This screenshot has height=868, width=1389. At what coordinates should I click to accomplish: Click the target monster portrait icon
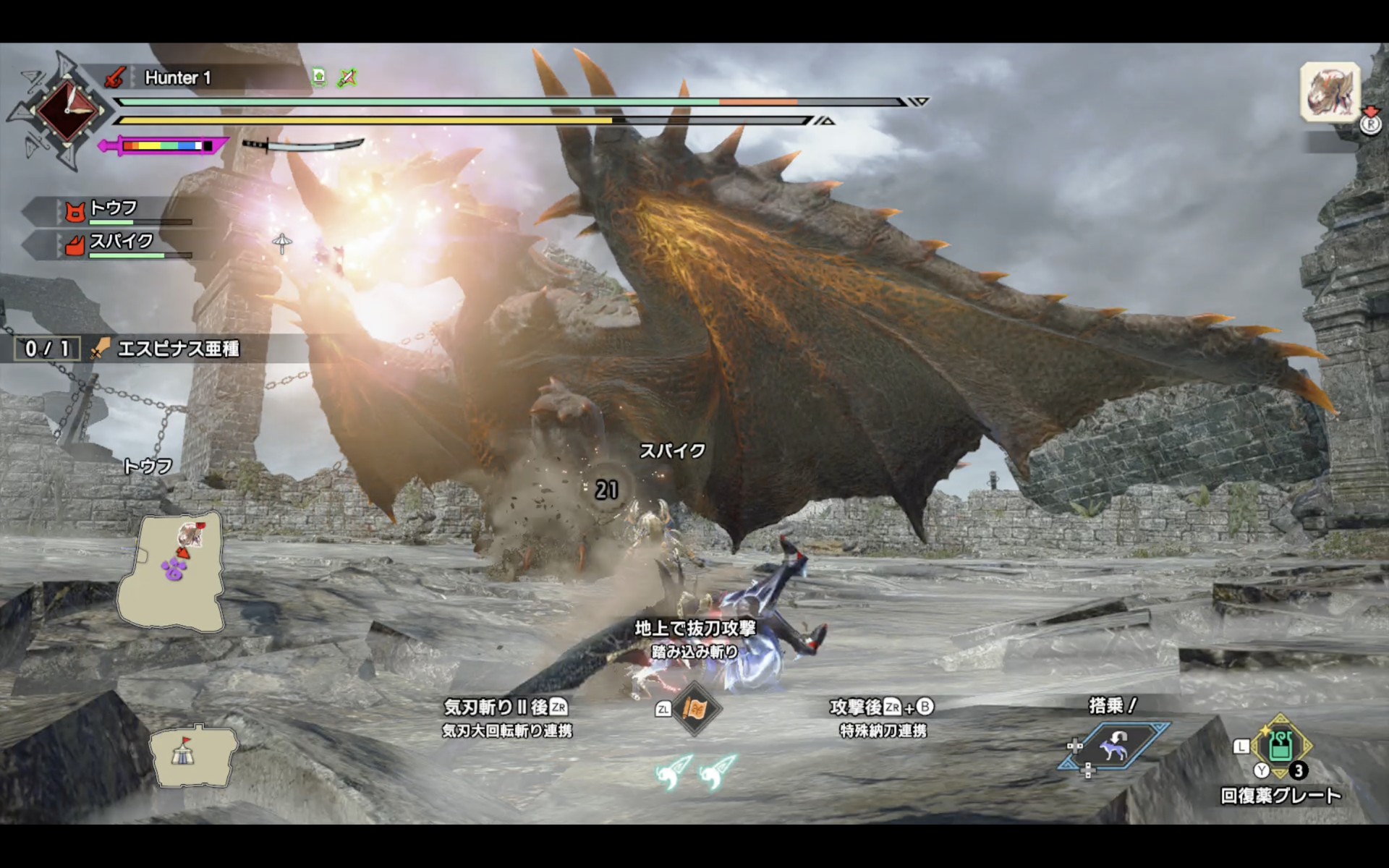1330,92
